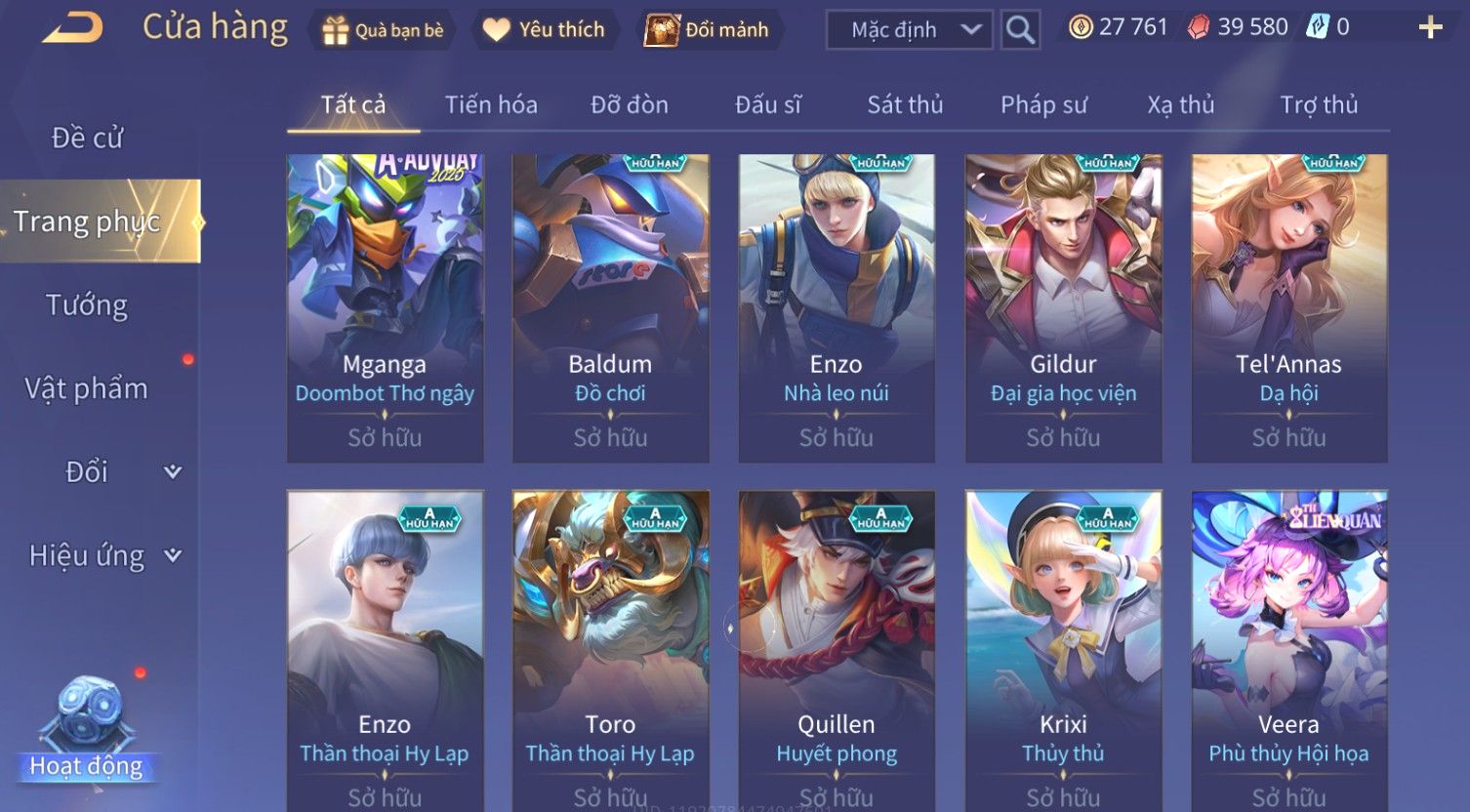
Task: Open the Đổi mảnh exchange
Action: tap(707, 30)
